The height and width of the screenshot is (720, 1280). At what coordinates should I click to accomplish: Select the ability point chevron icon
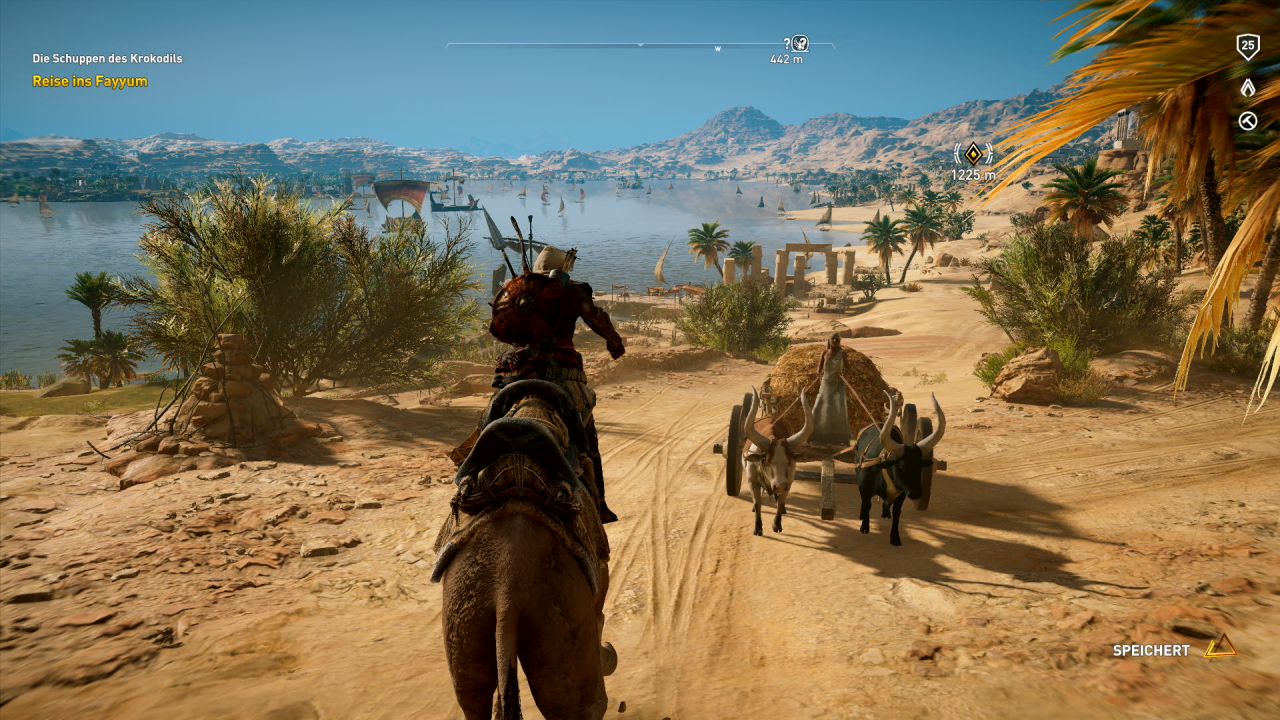click(x=1247, y=87)
